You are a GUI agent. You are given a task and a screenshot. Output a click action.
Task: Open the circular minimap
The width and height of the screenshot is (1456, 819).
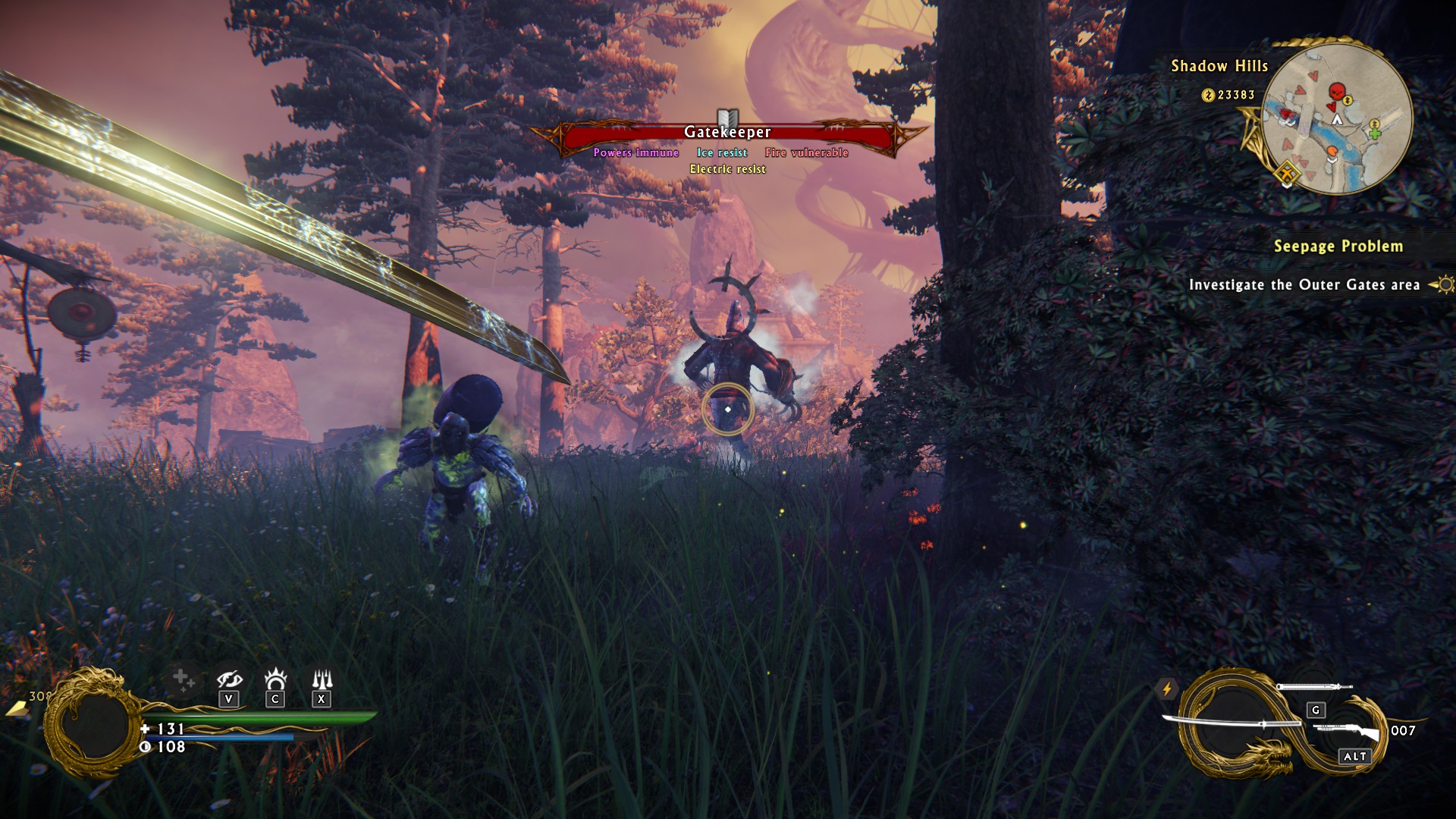tap(1337, 119)
